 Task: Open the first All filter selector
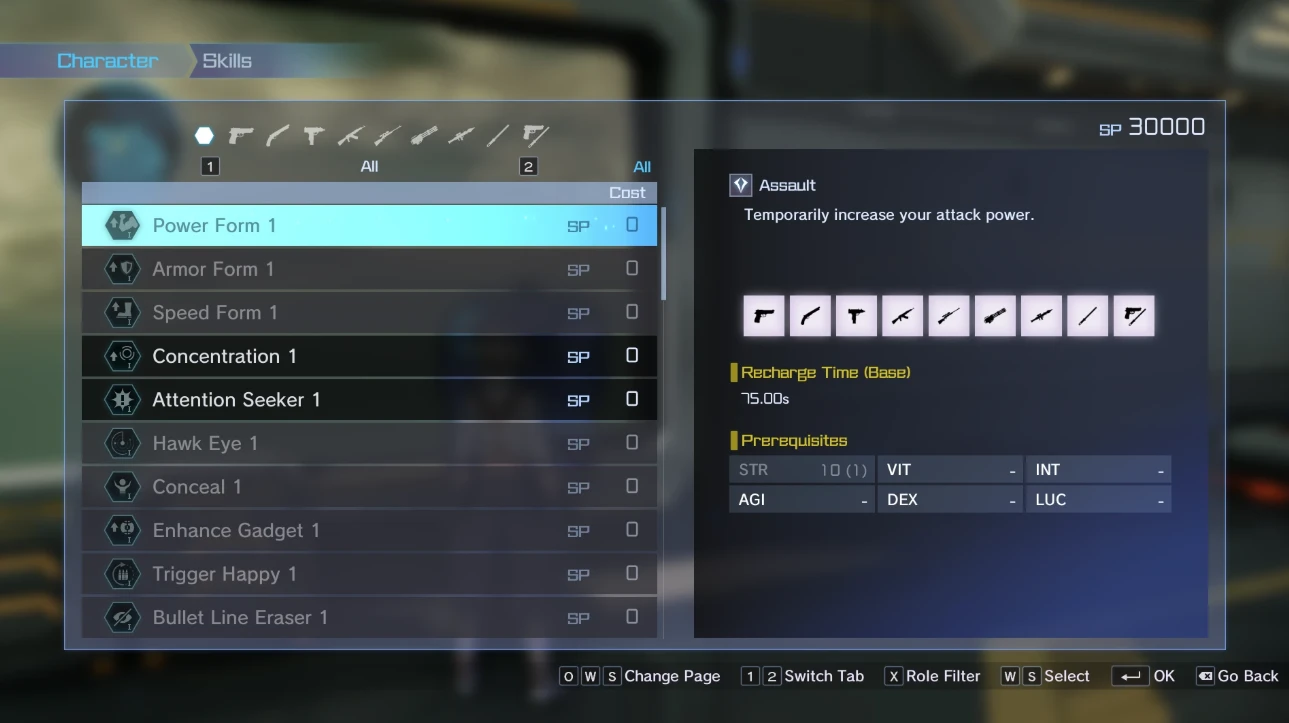coord(369,166)
